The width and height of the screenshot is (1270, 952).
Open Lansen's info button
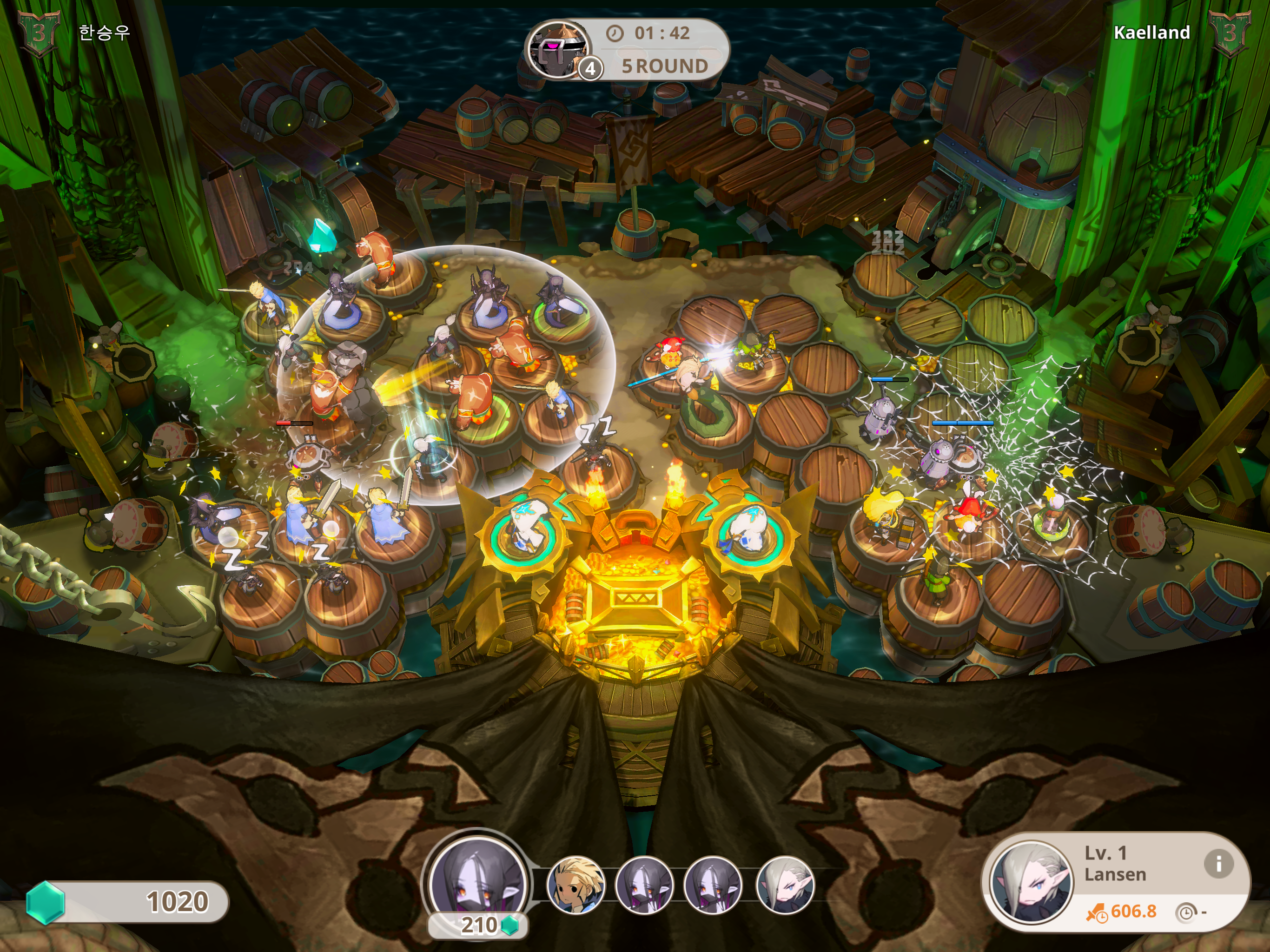tap(1218, 863)
